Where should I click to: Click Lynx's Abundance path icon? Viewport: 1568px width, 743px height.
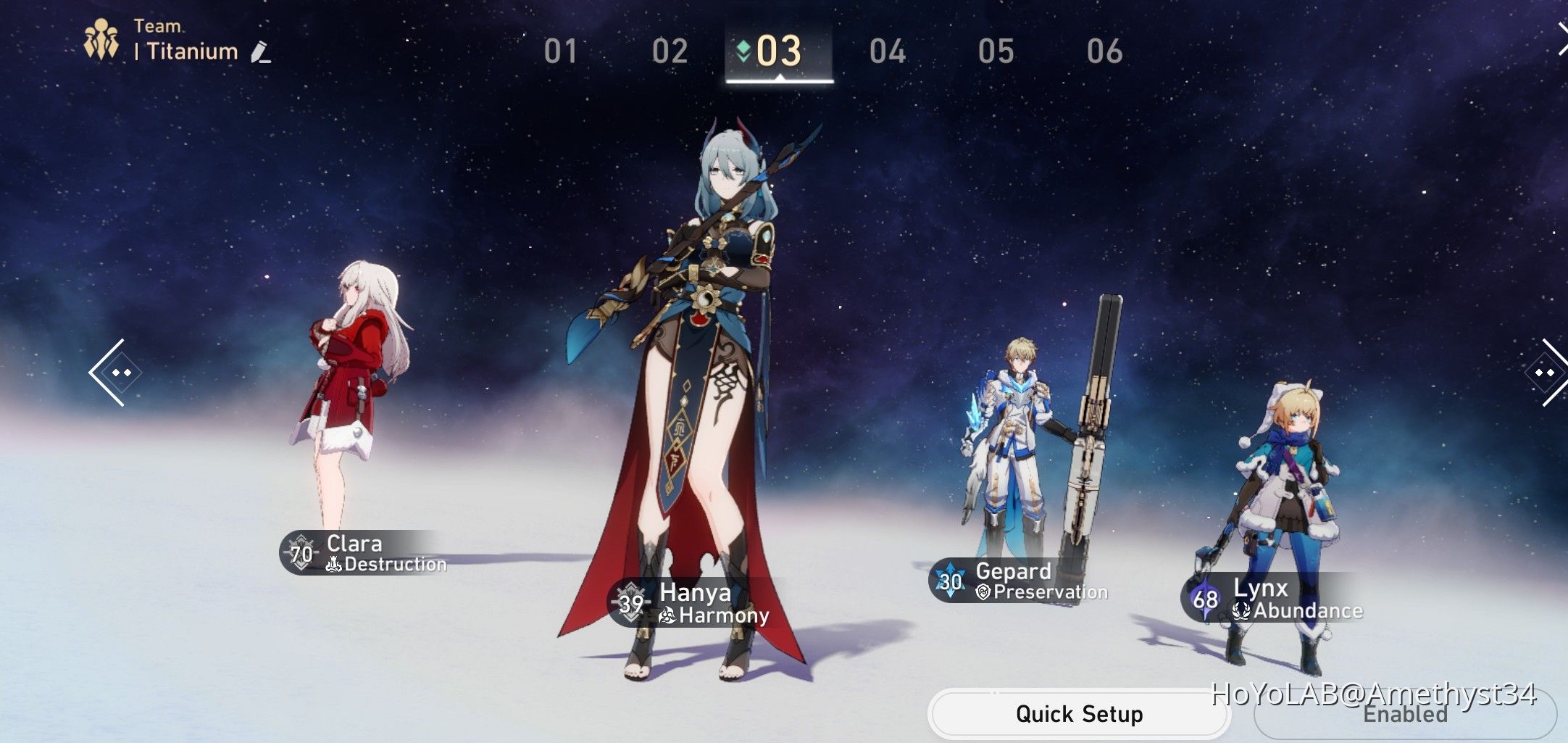[1242, 611]
